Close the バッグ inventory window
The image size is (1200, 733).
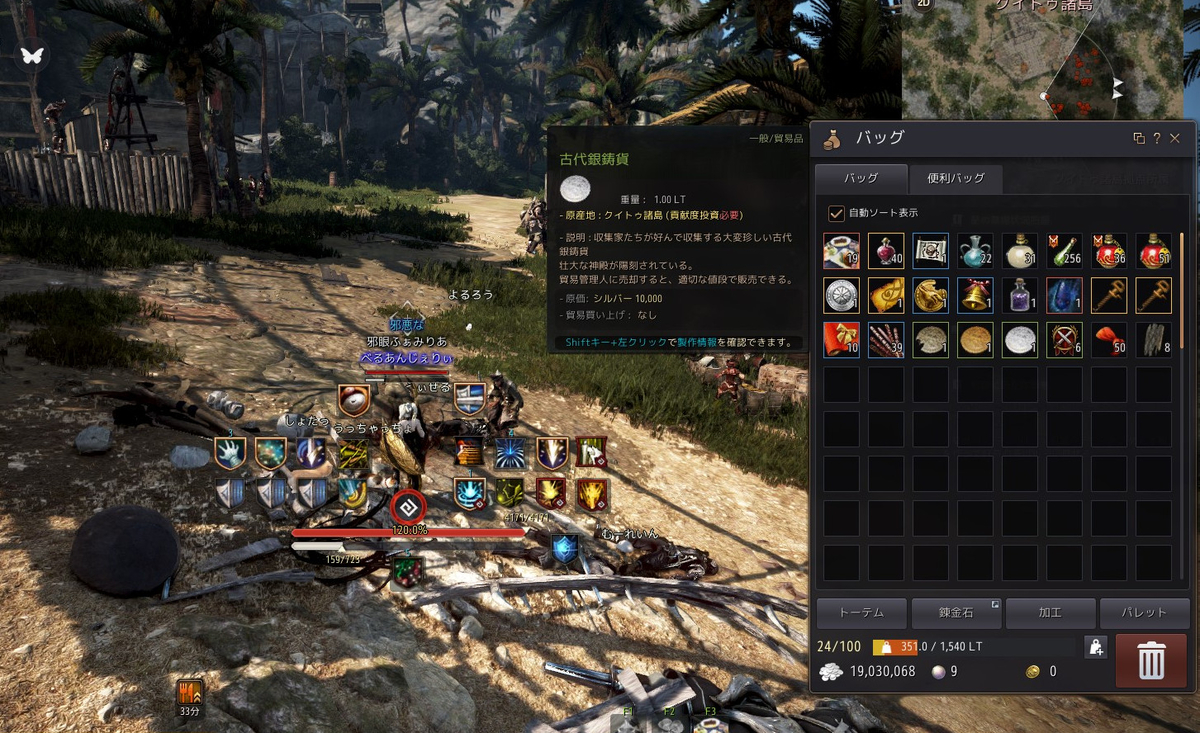pos(1175,138)
